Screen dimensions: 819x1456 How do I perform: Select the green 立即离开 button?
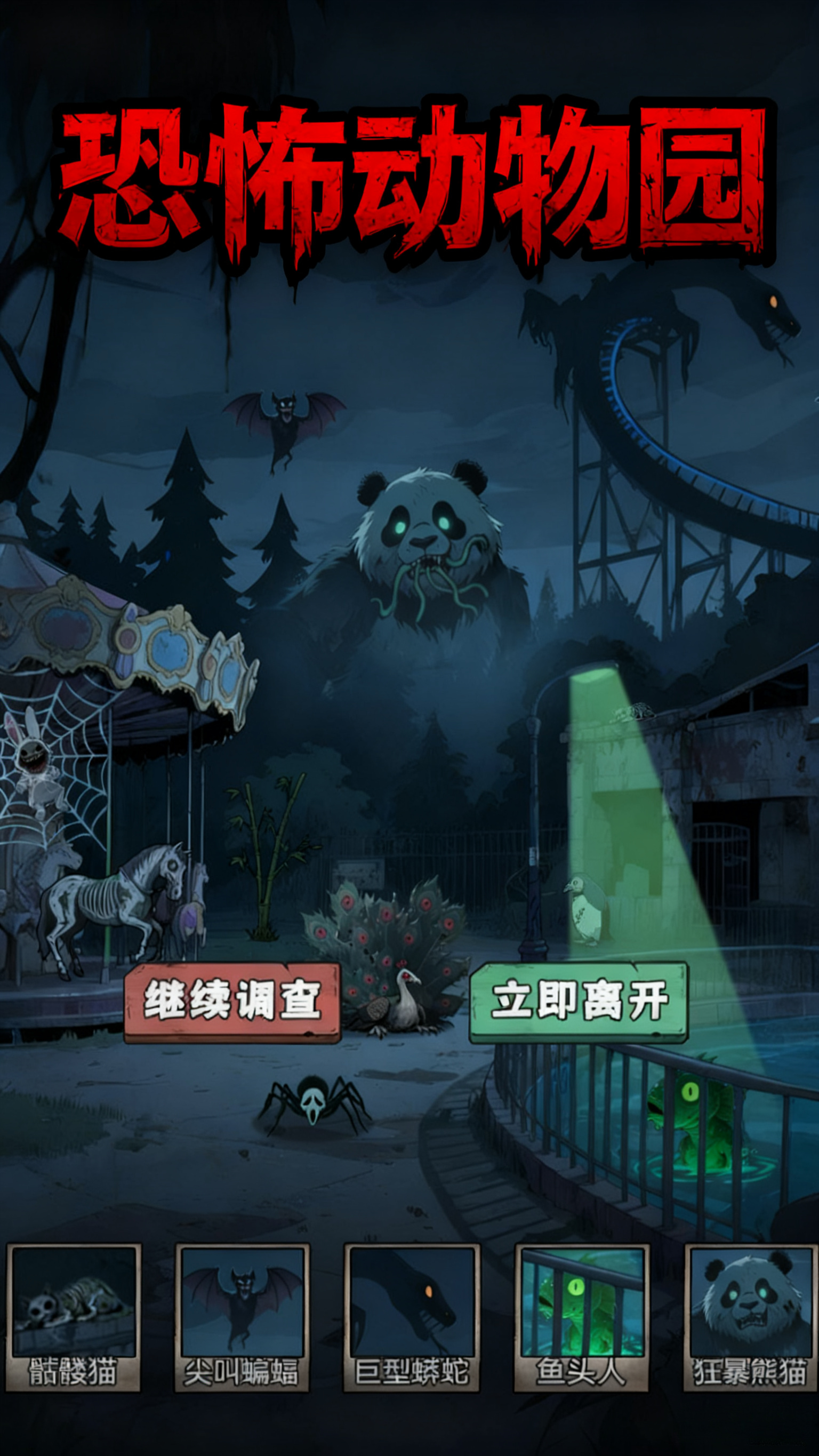(579, 1002)
